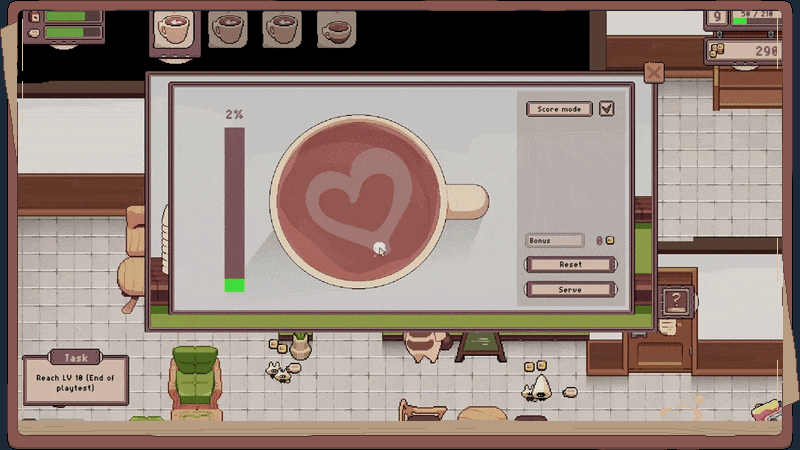This screenshot has width=800, height=450.
Task: Click the heart latte art in the cup
Action: [357, 193]
